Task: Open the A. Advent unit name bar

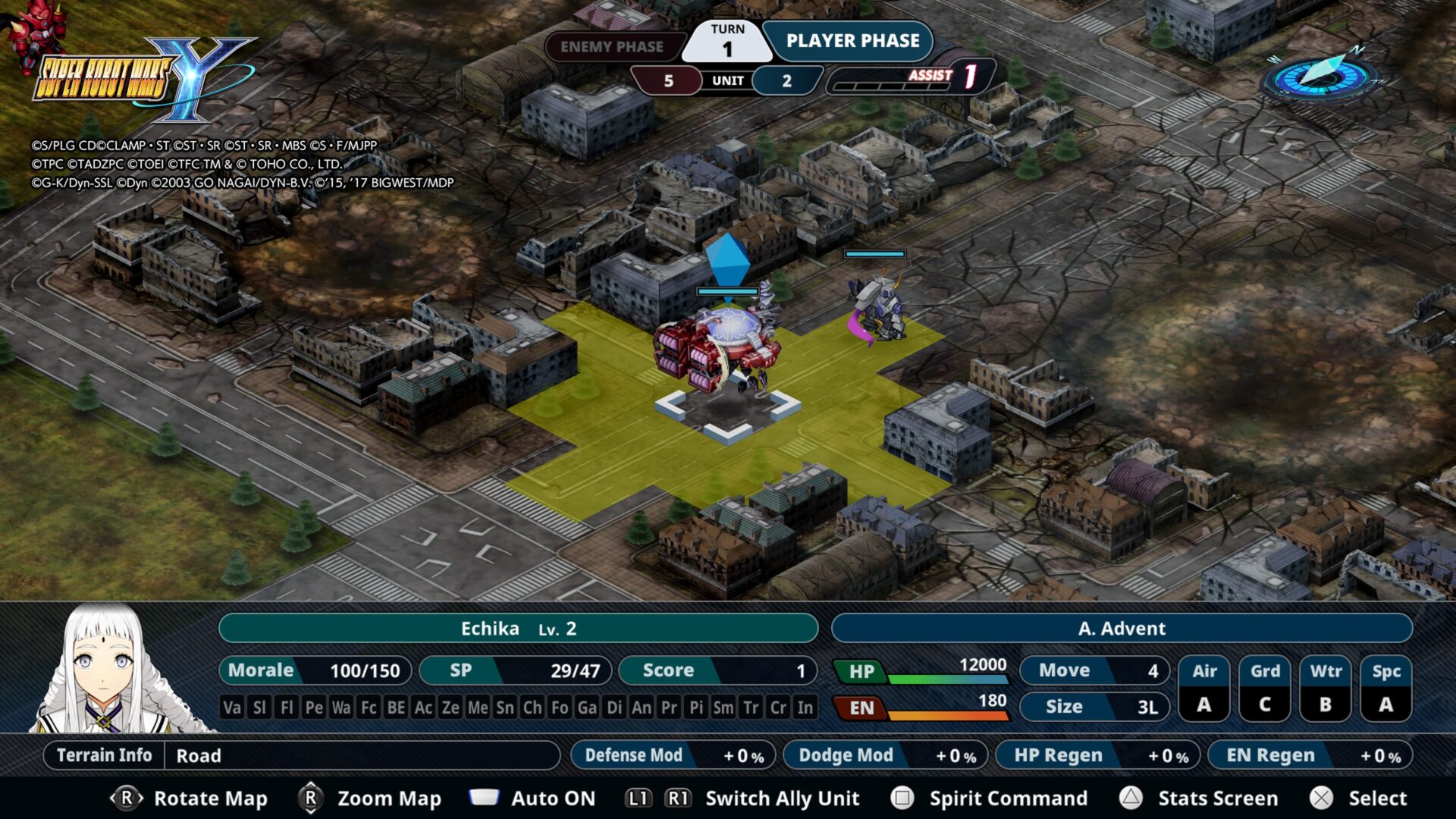Action: coord(1121,629)
